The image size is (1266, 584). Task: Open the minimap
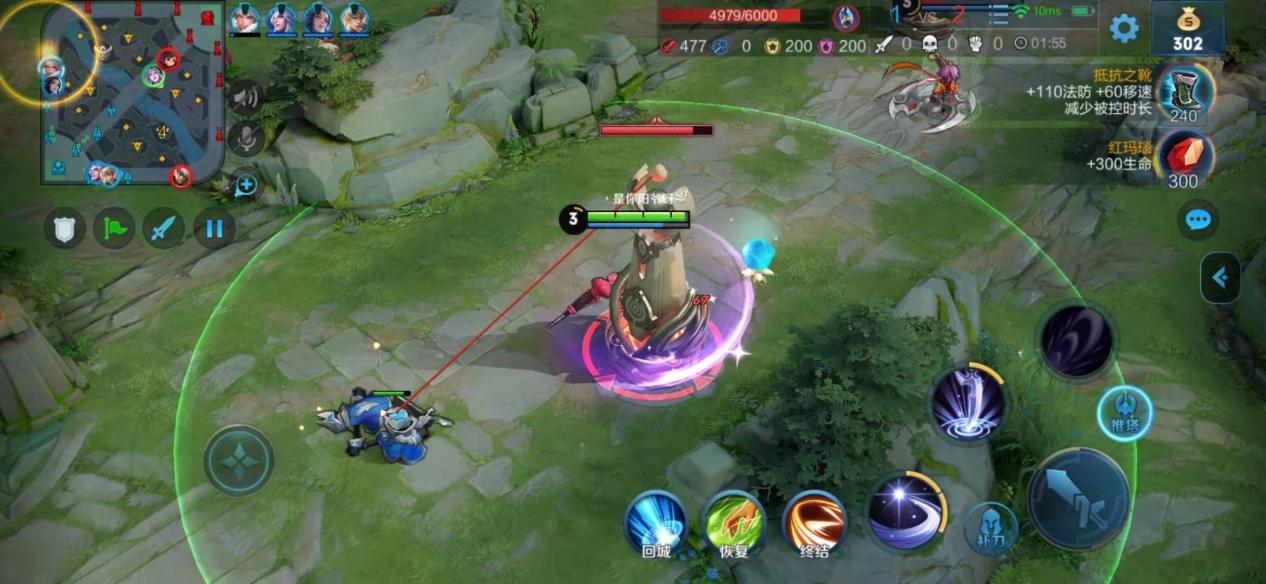pyautogui.click(x=132, y=92)
